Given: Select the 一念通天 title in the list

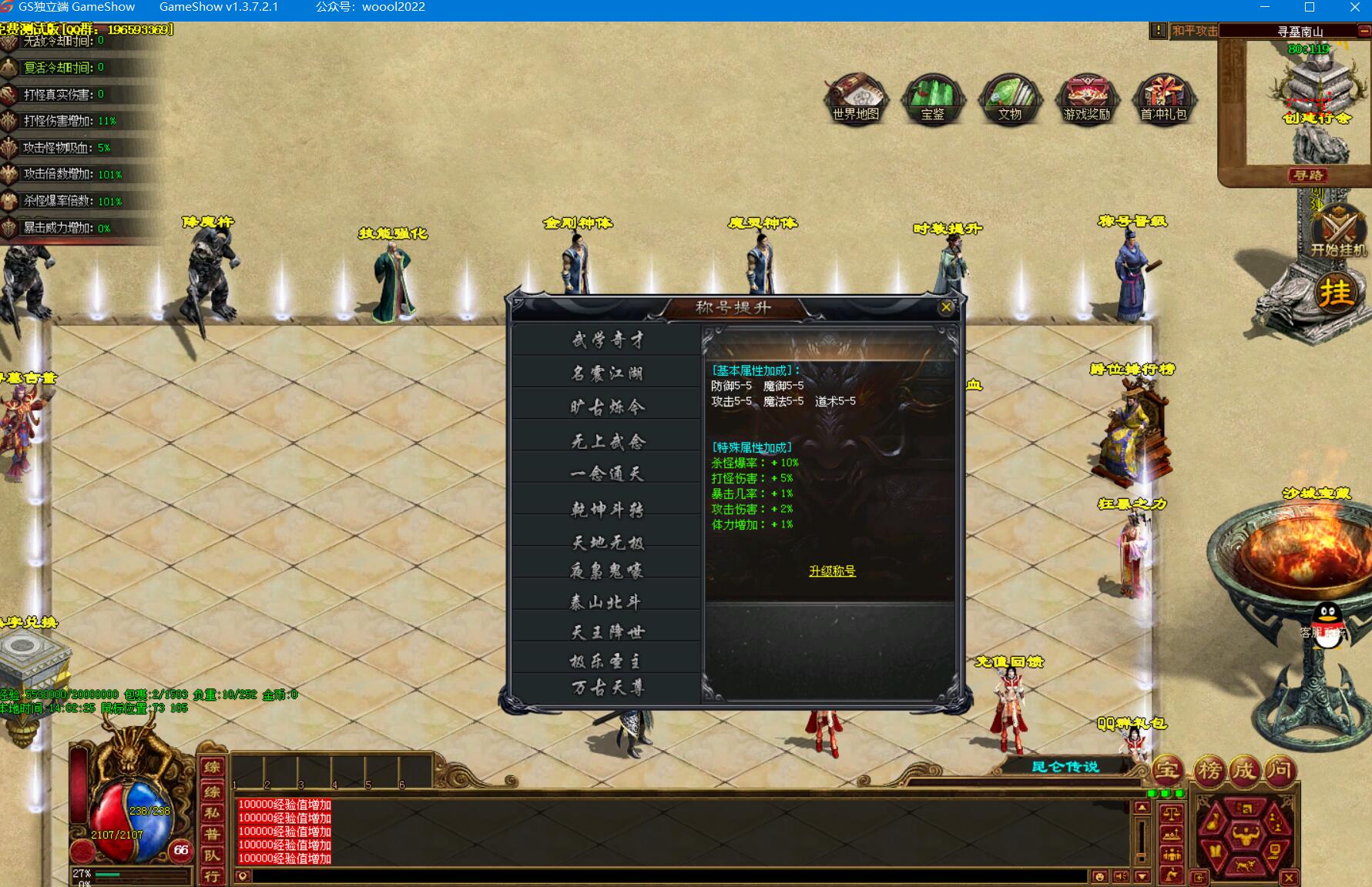Looking at the screenshot, I should (x=607, y=474).
